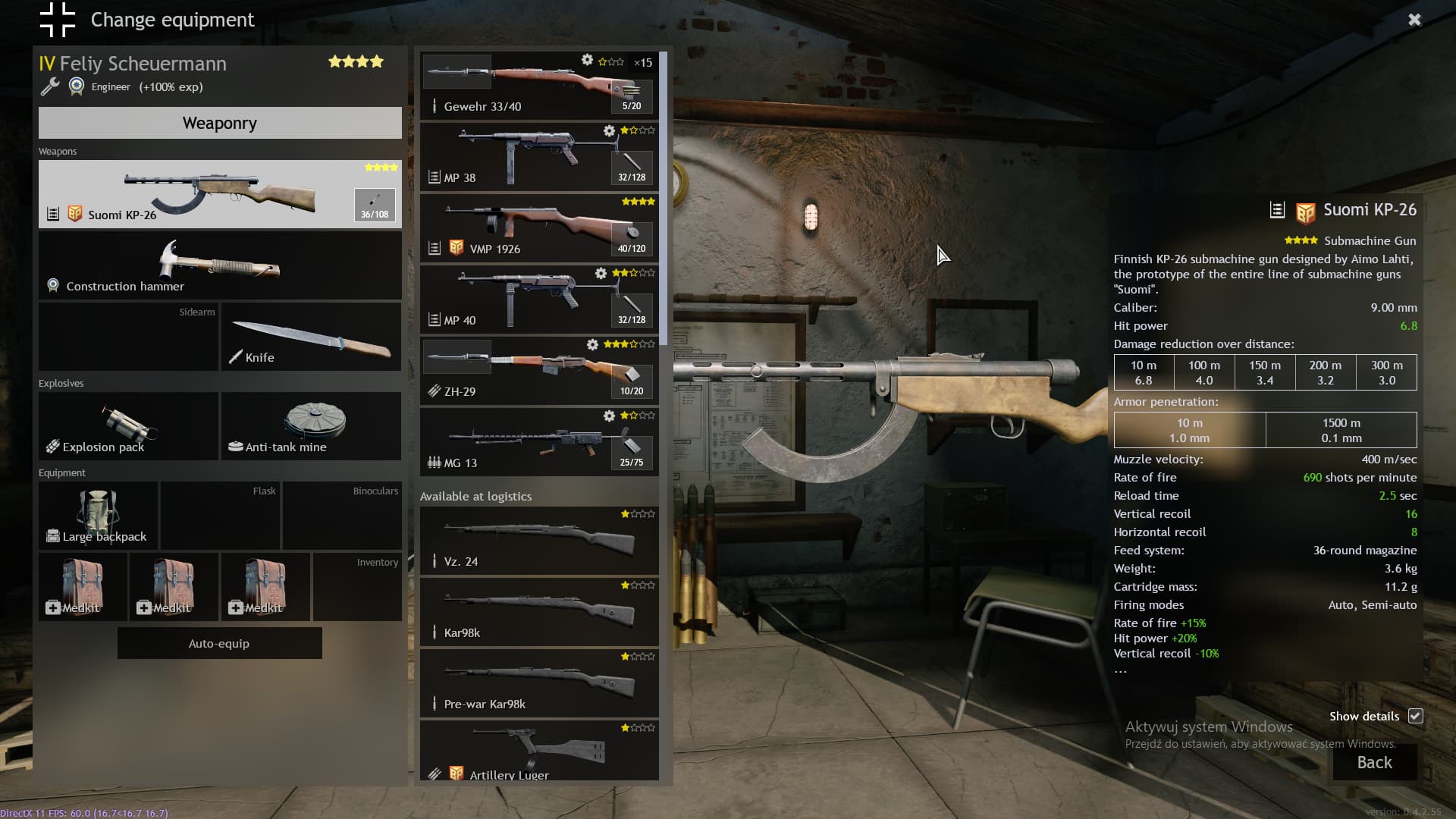Select the Anti-tank mine slot
Image resolution: width=1456 pixels, height=819 pixels.
pyautogui.click(x=311, y=426)
